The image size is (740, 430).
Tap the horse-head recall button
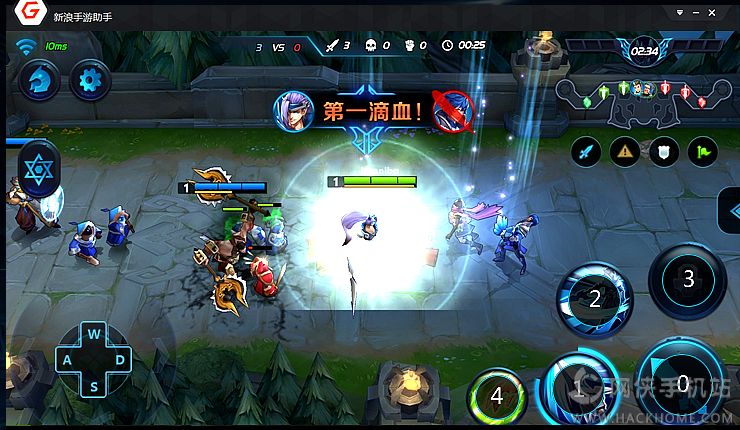39,80
